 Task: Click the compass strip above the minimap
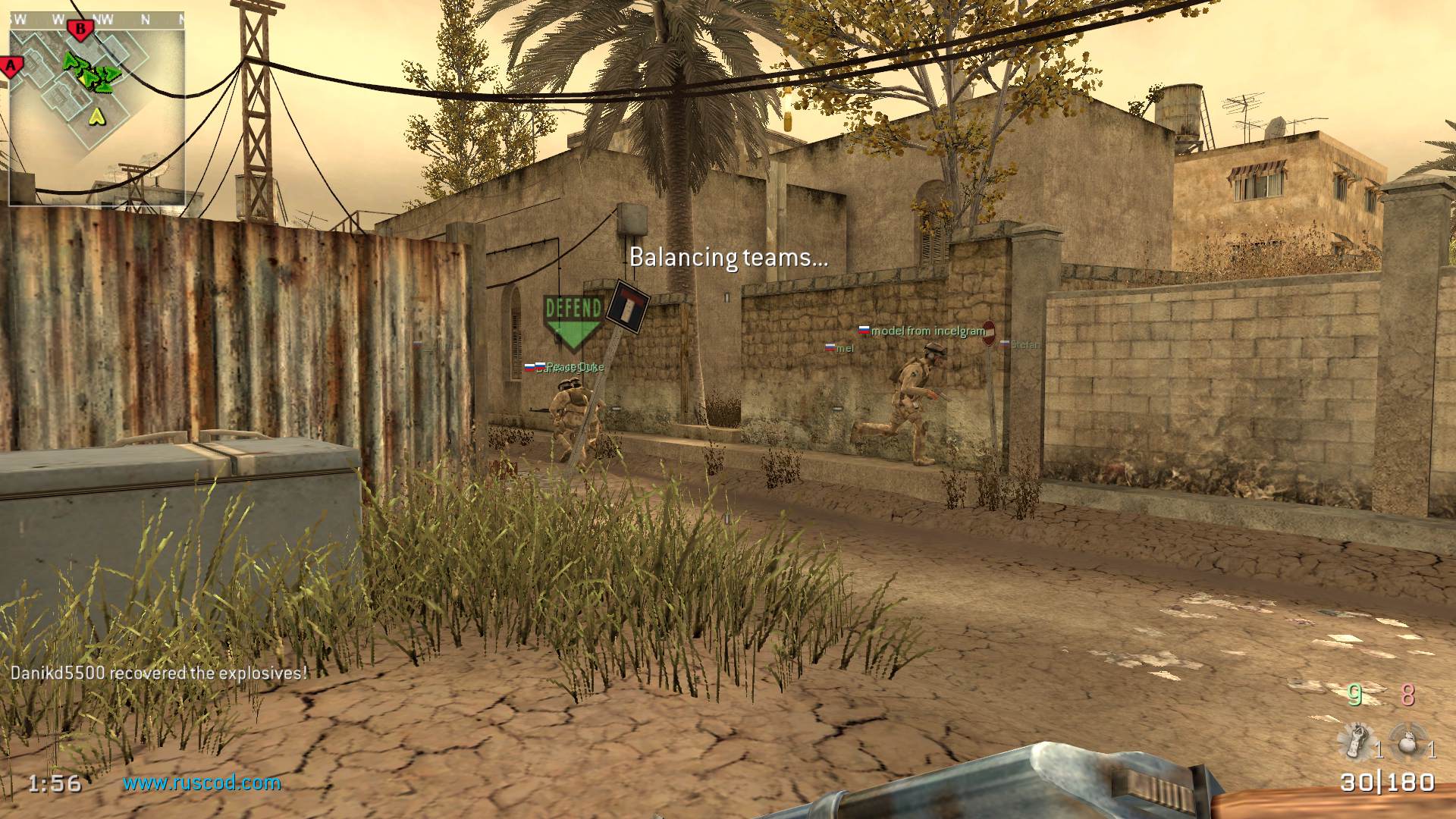tap(96, 20)
